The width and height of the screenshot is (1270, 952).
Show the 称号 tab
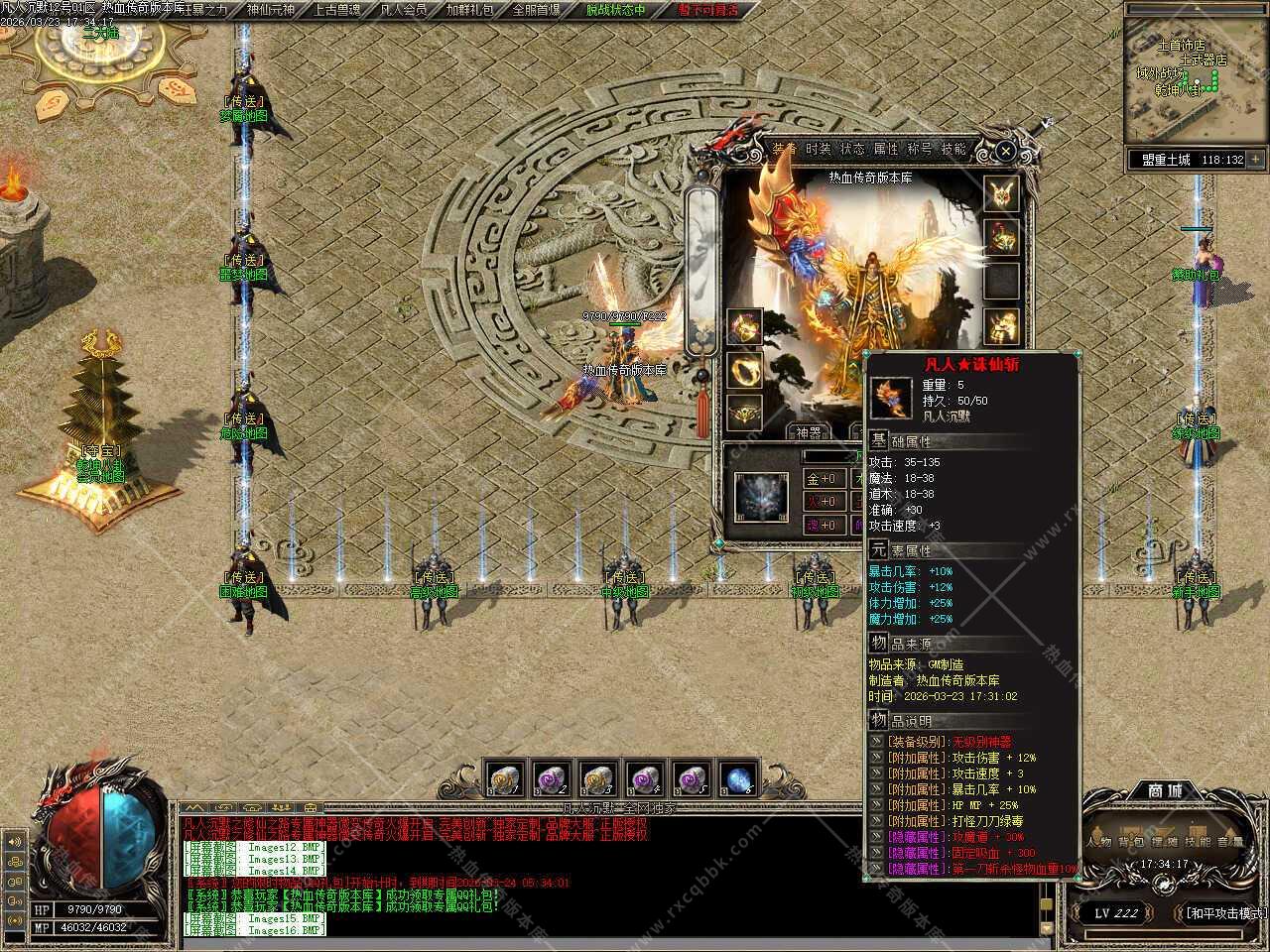tap(920, 149)
